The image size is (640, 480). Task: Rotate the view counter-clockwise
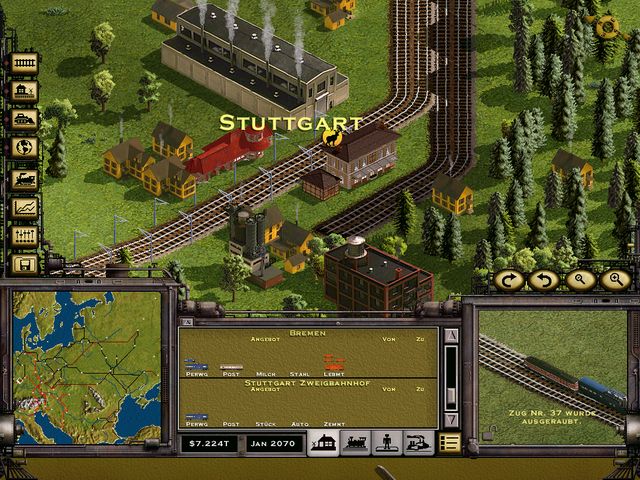[x=545, y=280]
